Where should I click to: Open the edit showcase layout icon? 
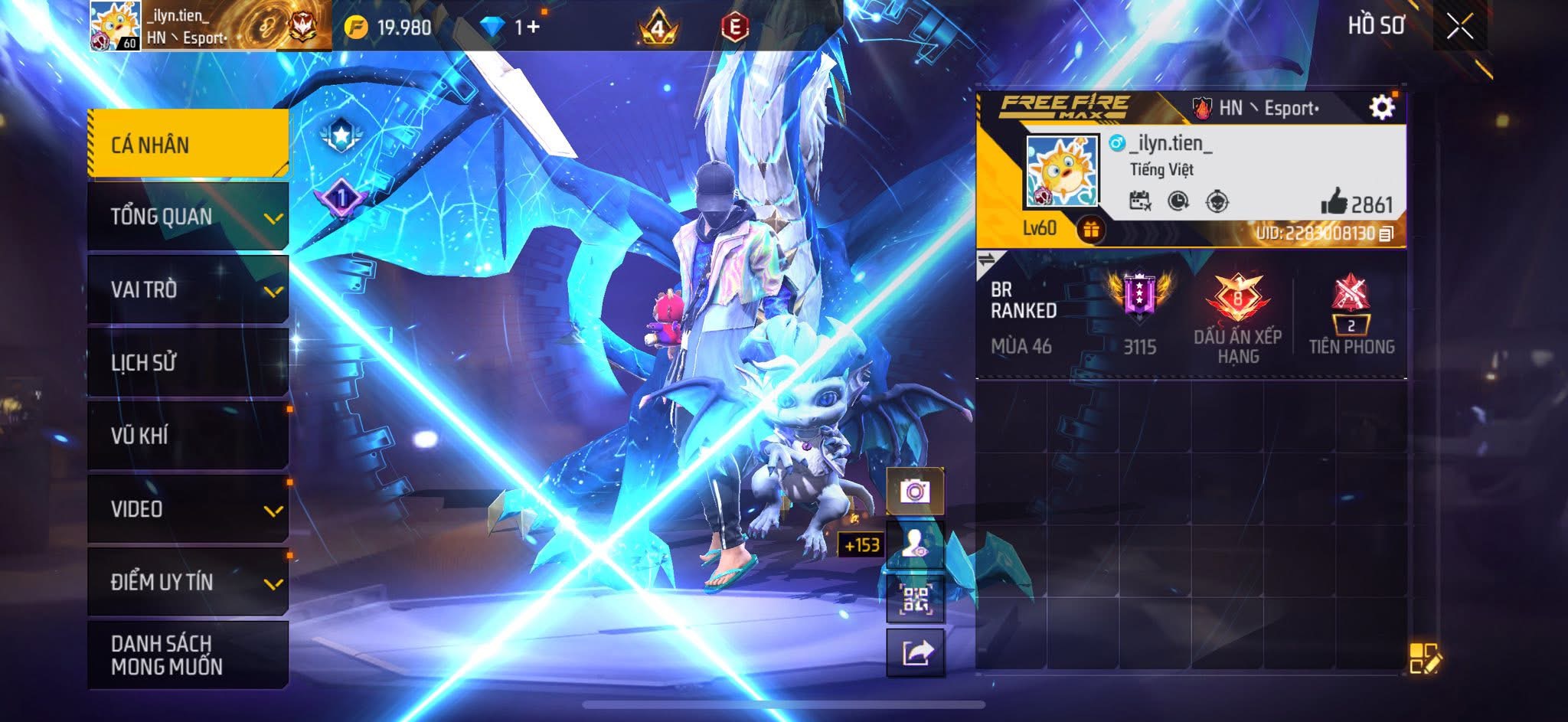click(1425, 658)
